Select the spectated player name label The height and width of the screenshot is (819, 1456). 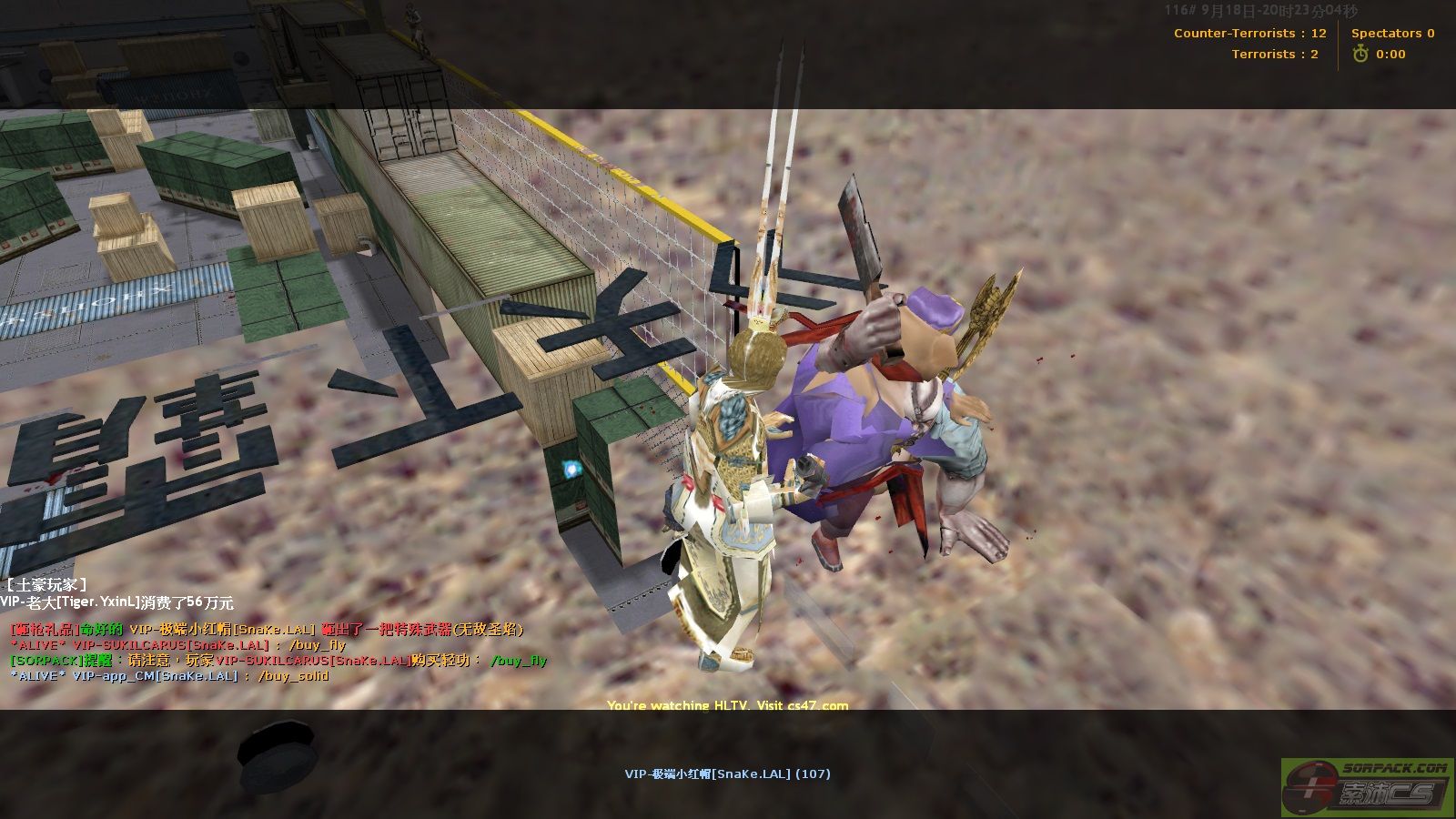pyautogui.click(x=727, y=774)
